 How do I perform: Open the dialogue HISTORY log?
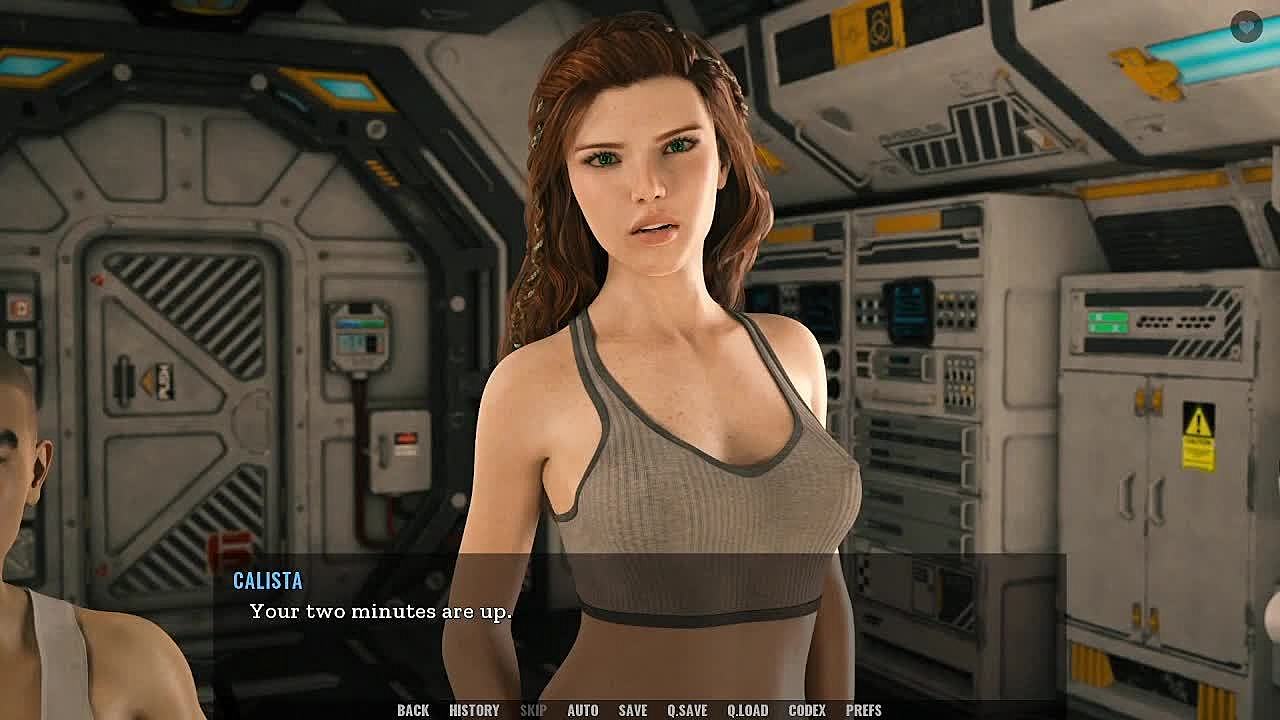[x=474, y=710]
